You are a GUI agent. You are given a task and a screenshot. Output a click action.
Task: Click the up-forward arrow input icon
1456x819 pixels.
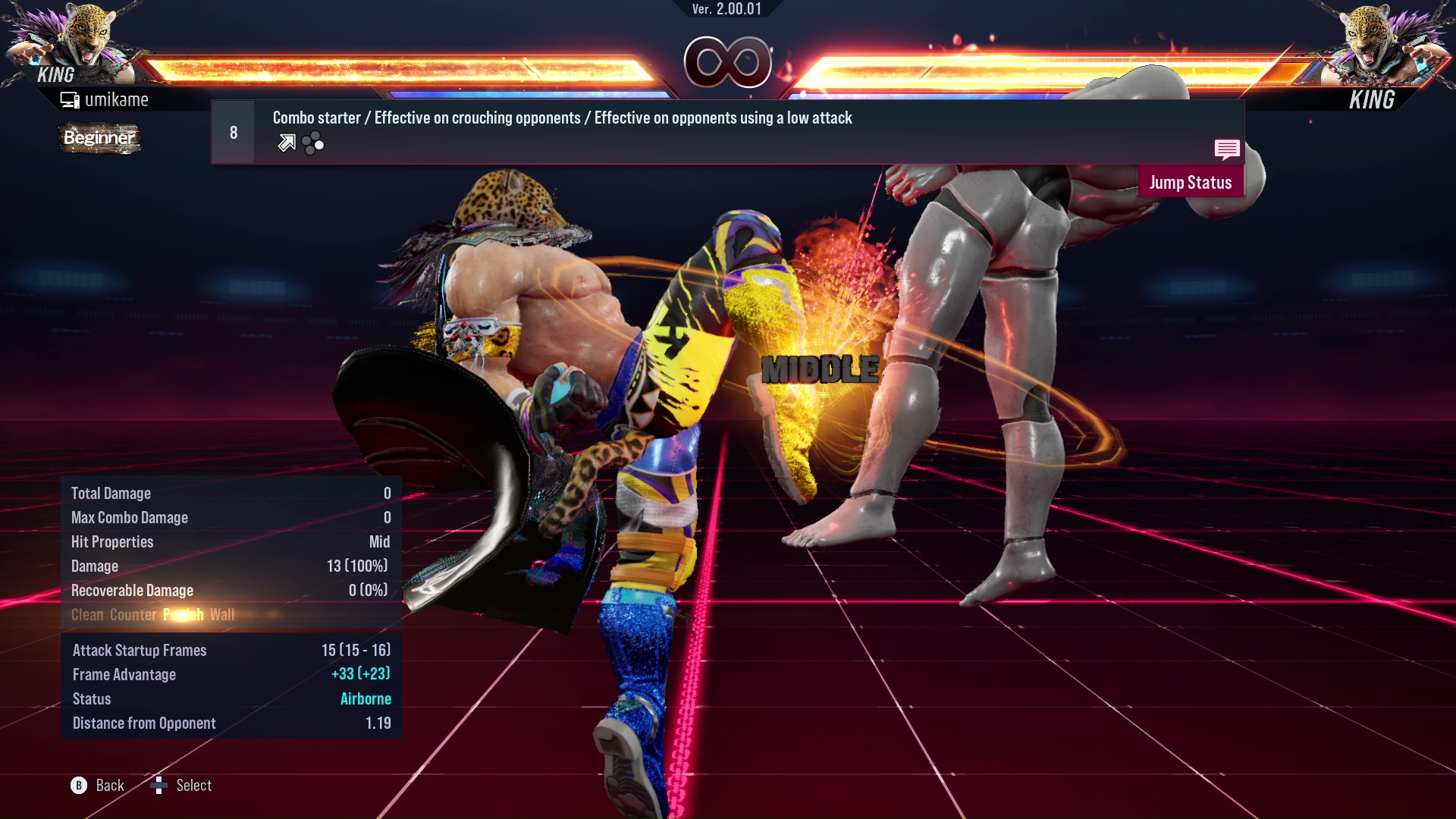[287, 142]
